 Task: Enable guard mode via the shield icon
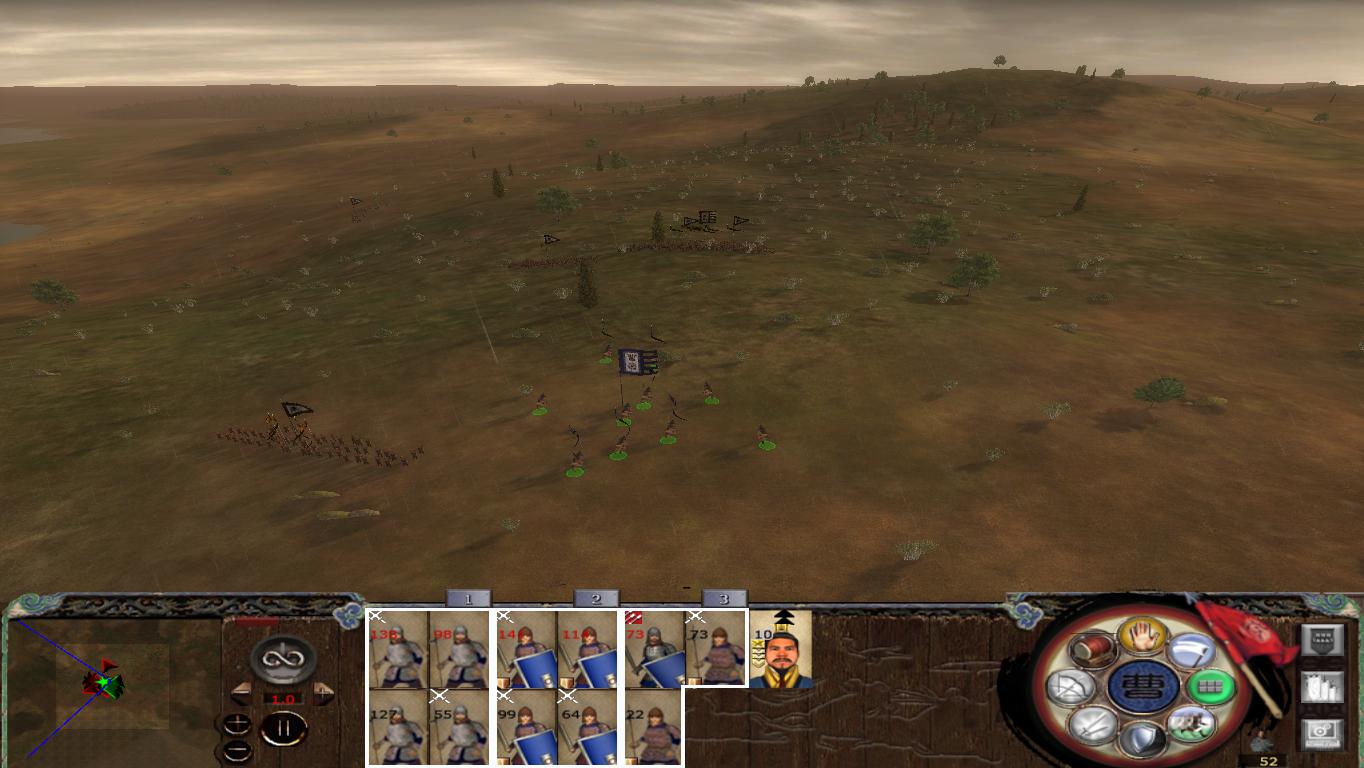pos(1142,740)
